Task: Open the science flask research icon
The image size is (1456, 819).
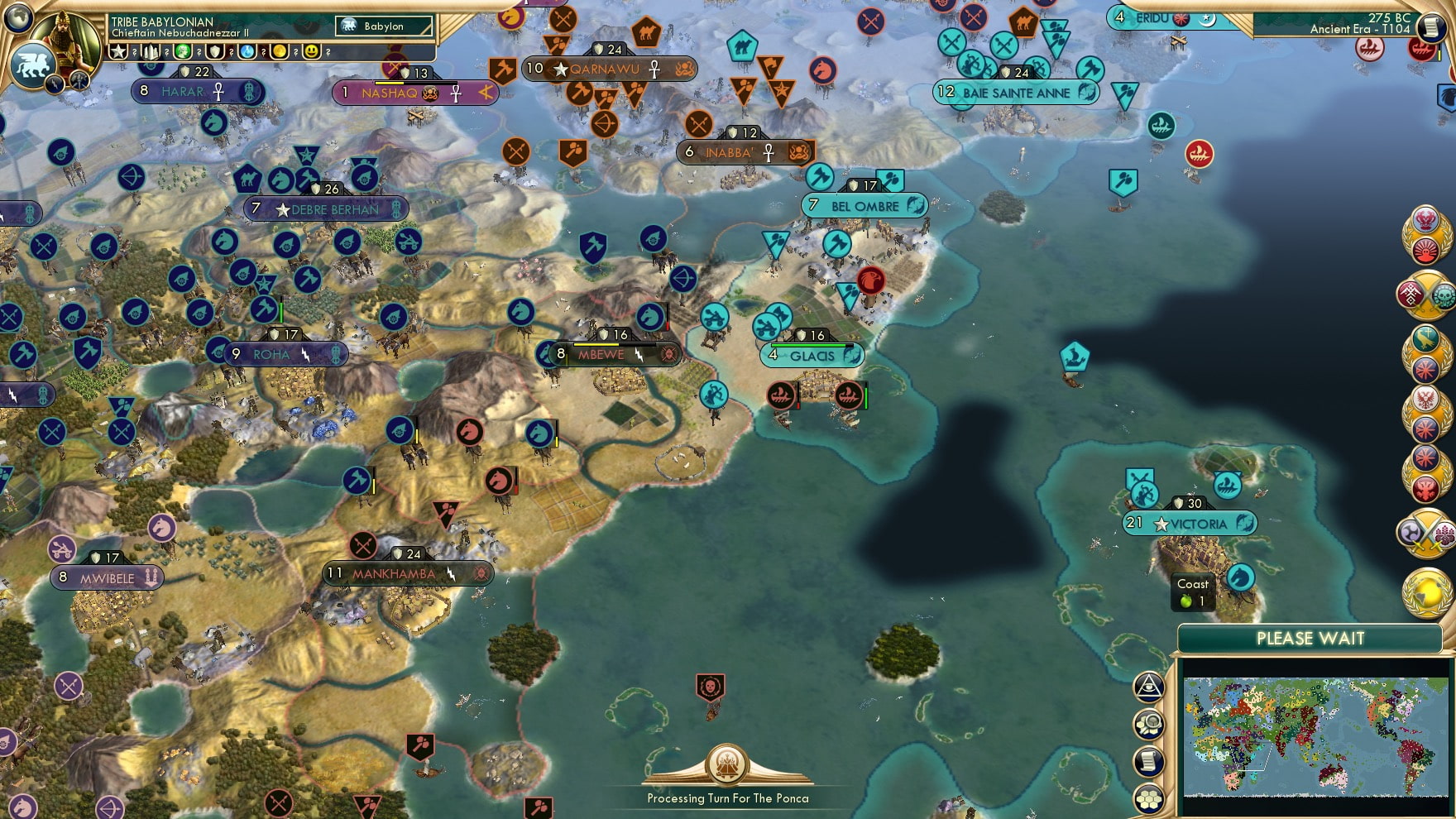Action: tap(246, 52)
